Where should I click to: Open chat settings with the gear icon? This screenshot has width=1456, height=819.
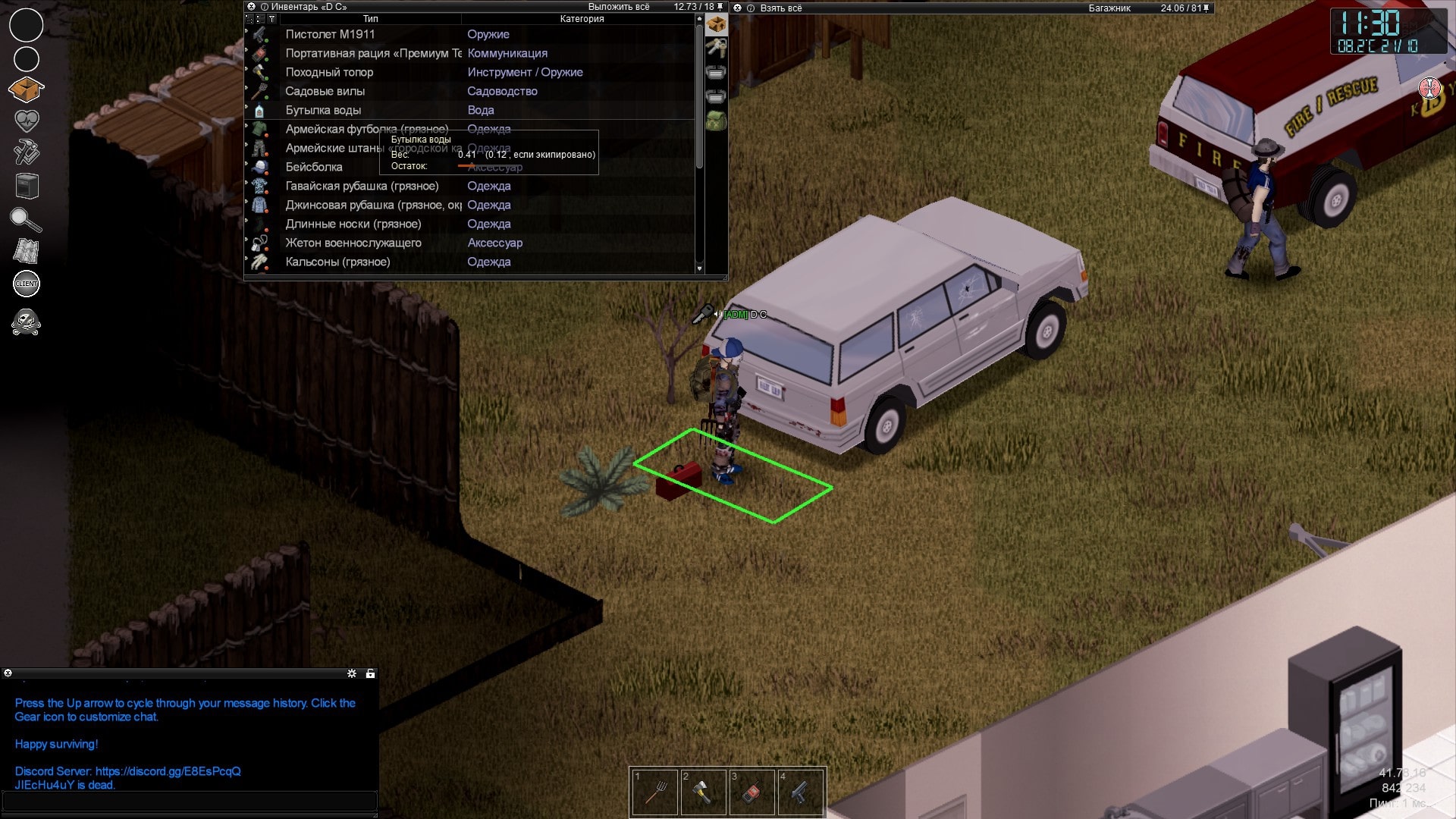[x=352, y=673]
